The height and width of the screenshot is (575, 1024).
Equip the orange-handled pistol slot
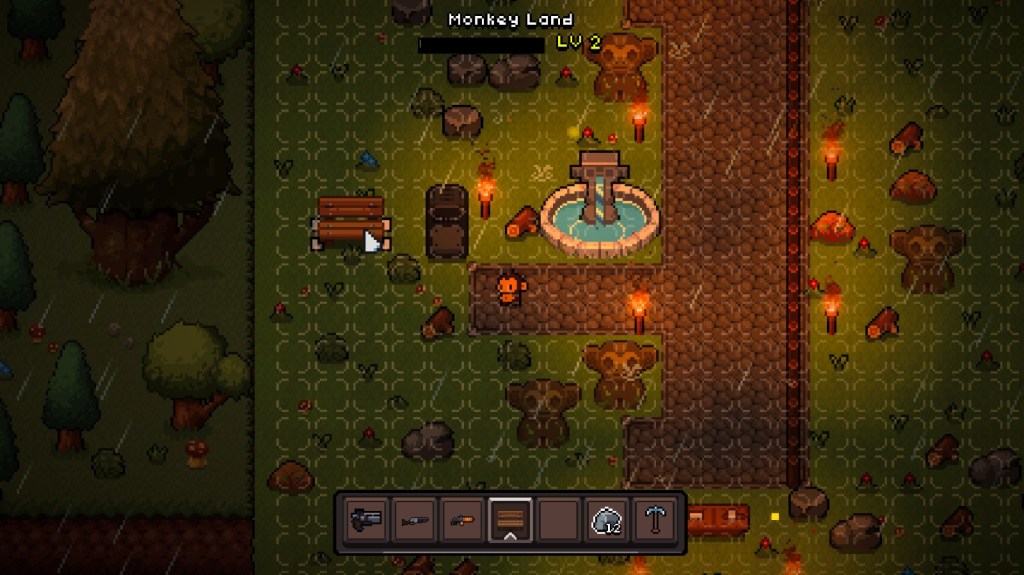point(462,520)
